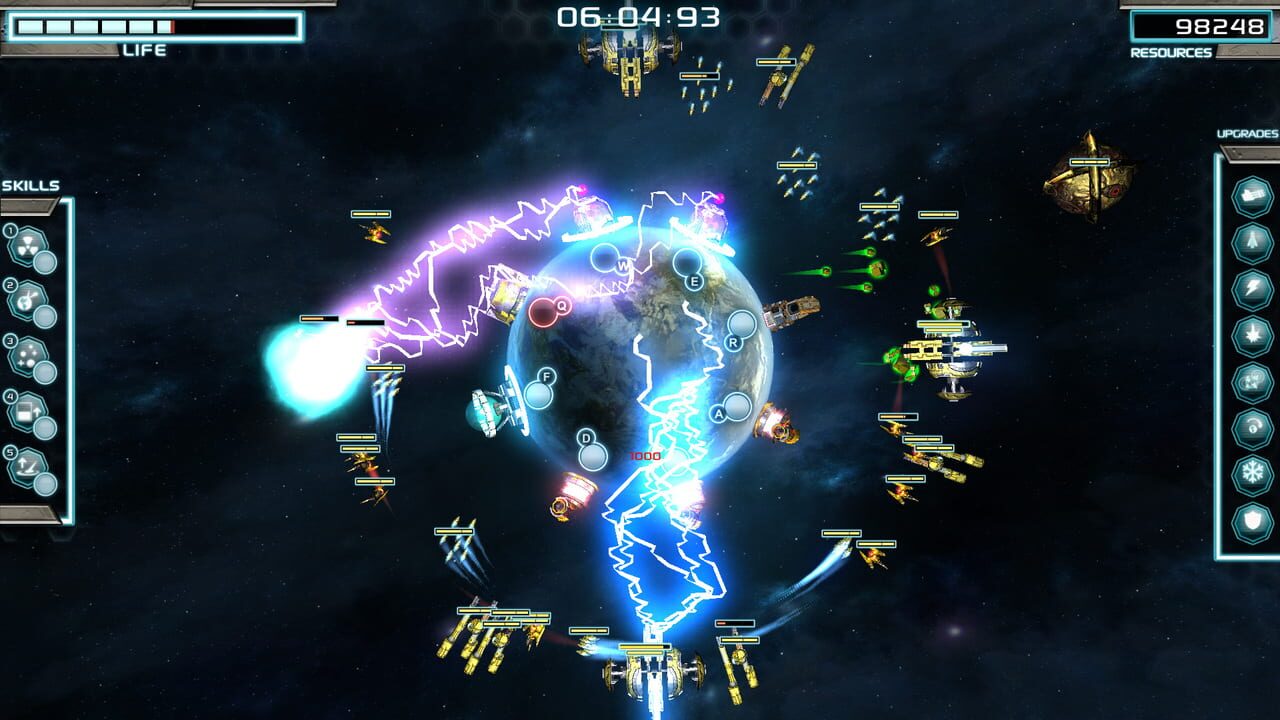Select skill 5 at the bottom of Skills panel
The image size is (1280, 720).
[x=27, y=464]
